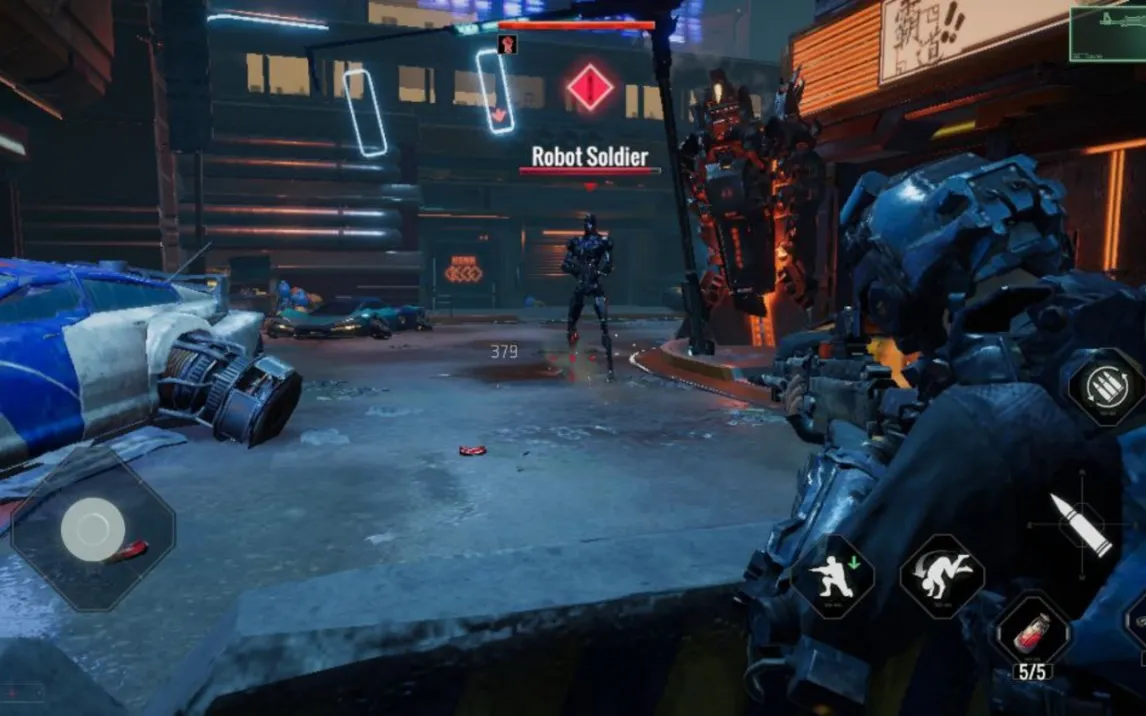The width and height of the screenshot is (1146, 716).
Task: Tap the reload ammo button
Action: point(1106,388)
